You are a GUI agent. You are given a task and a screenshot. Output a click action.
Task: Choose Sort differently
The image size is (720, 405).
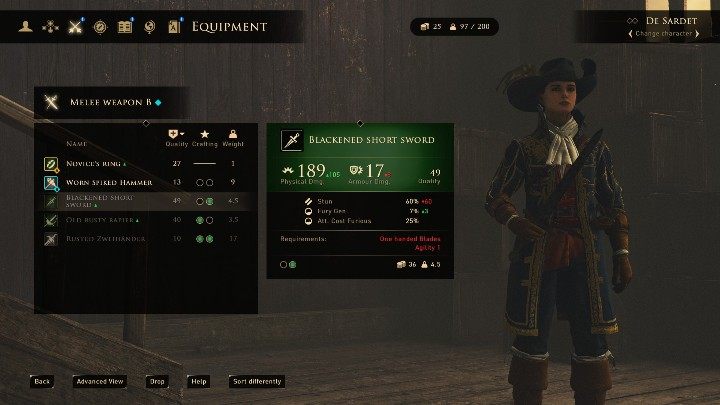[257, 381]
